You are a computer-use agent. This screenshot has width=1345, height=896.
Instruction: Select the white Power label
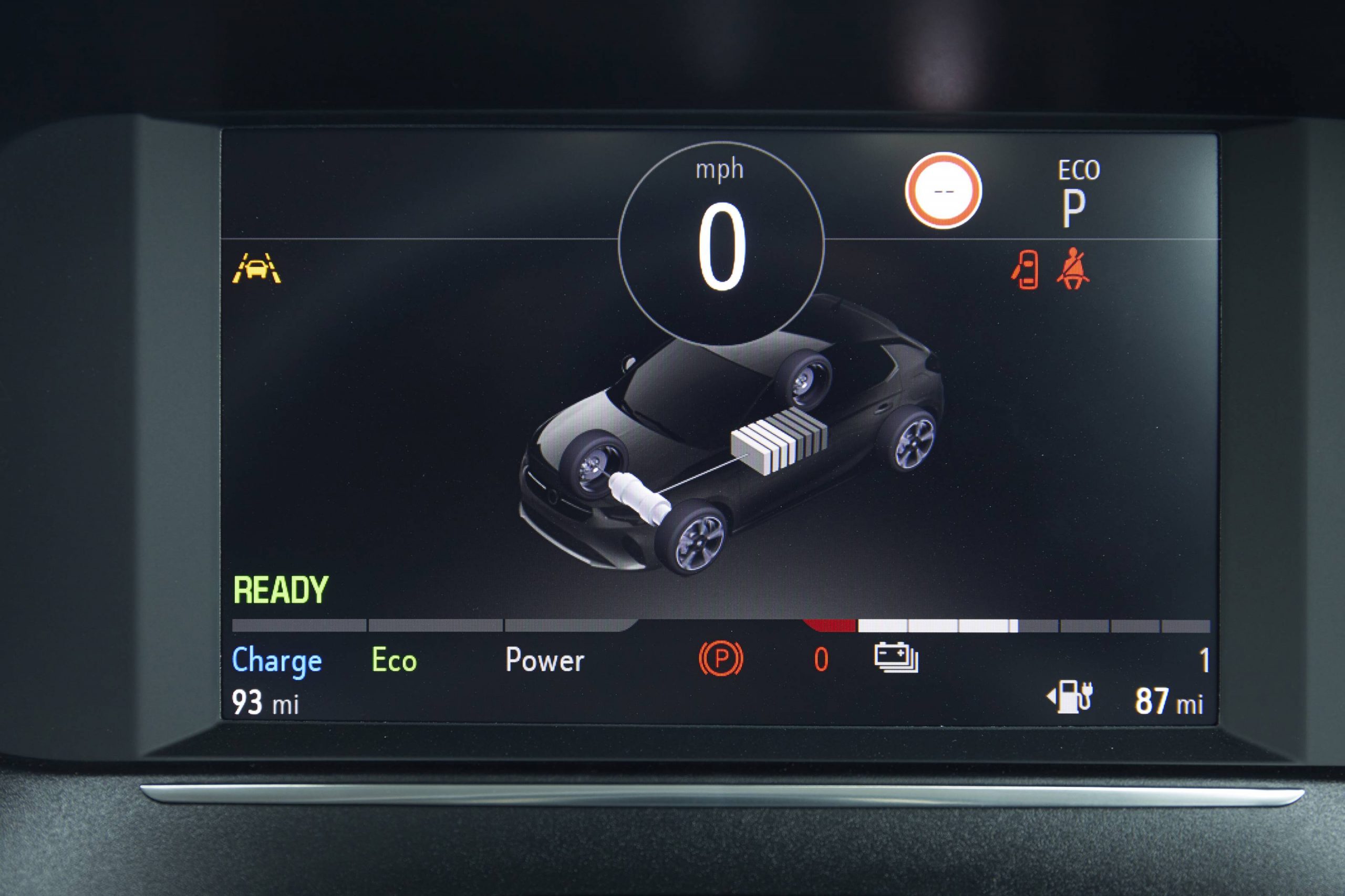[544, 660]
